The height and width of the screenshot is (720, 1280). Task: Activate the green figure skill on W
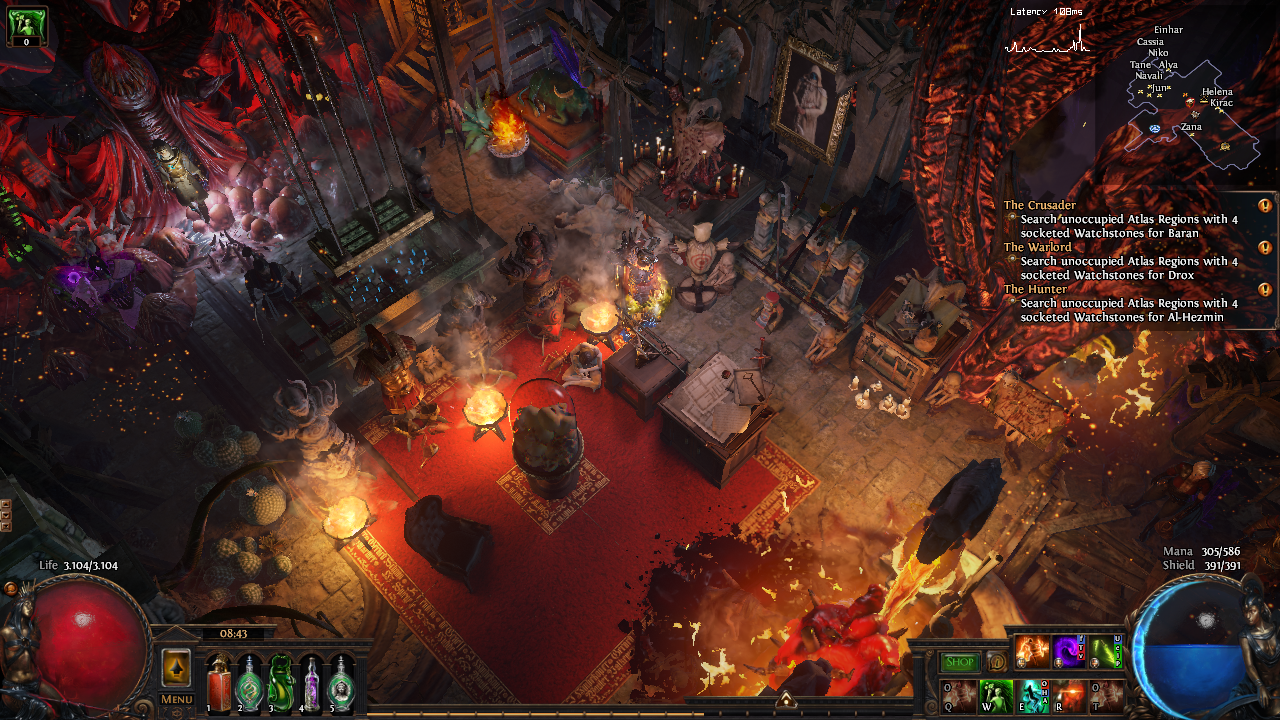coord(994,696)
